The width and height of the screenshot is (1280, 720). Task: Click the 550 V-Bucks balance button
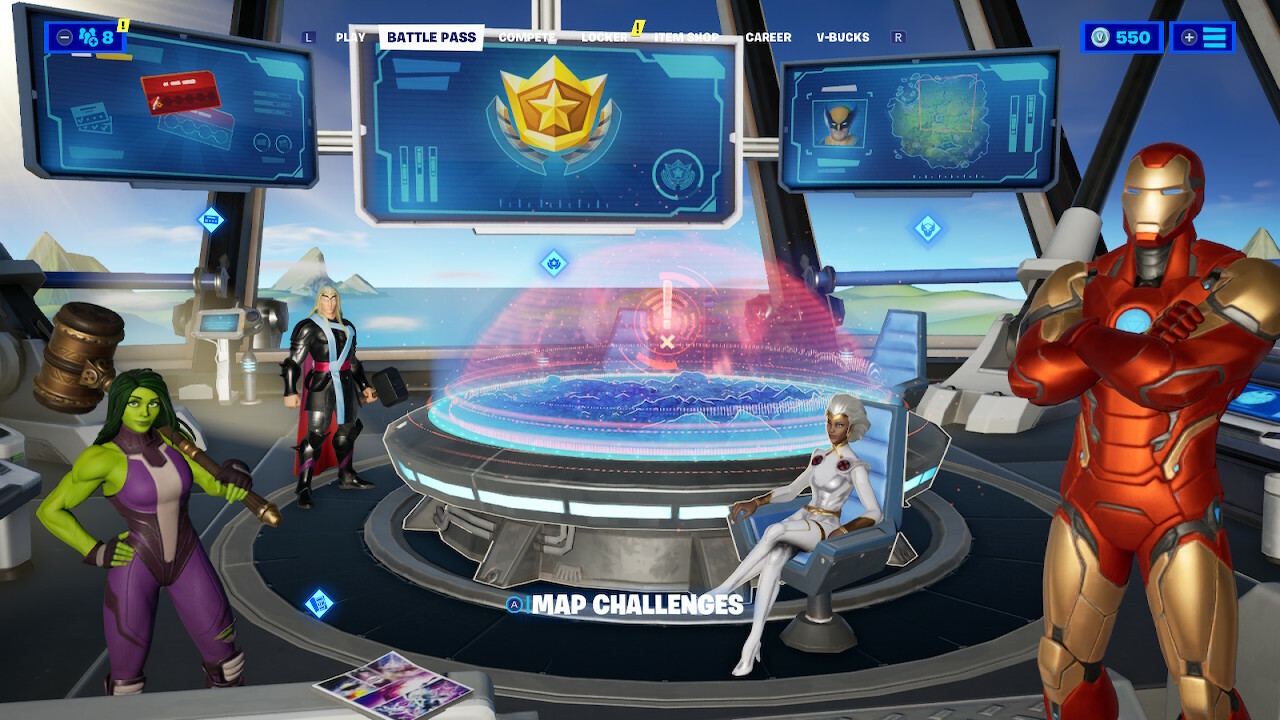[x=1121, y=38]
